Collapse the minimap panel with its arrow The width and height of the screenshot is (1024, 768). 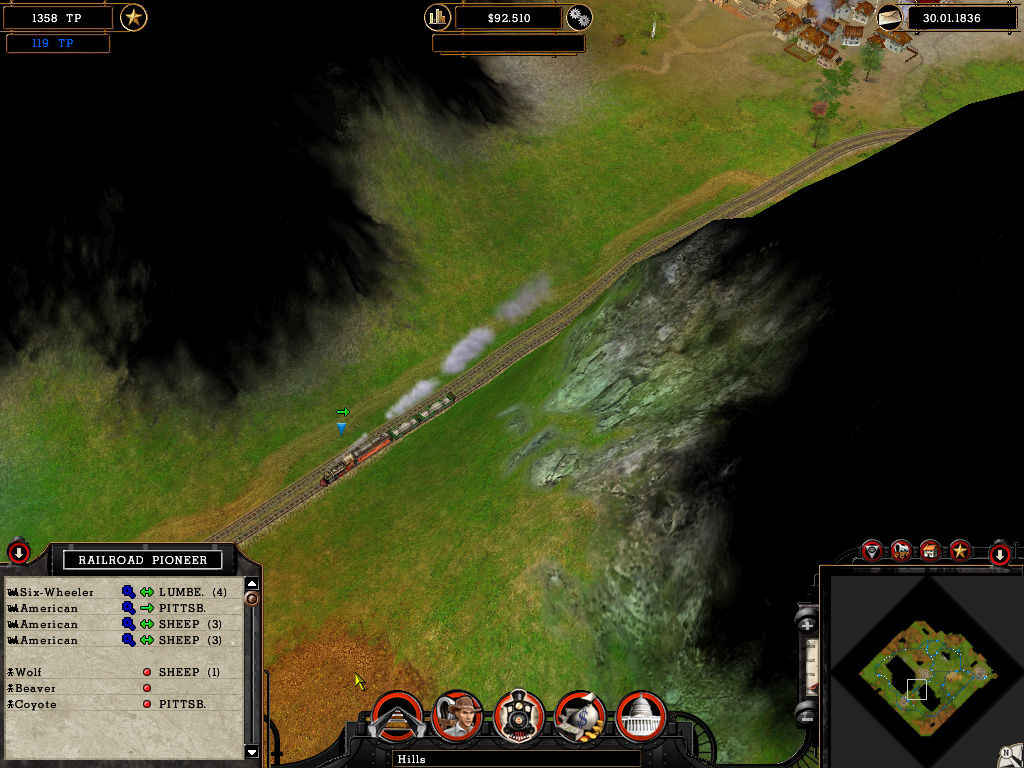point(998,554)
